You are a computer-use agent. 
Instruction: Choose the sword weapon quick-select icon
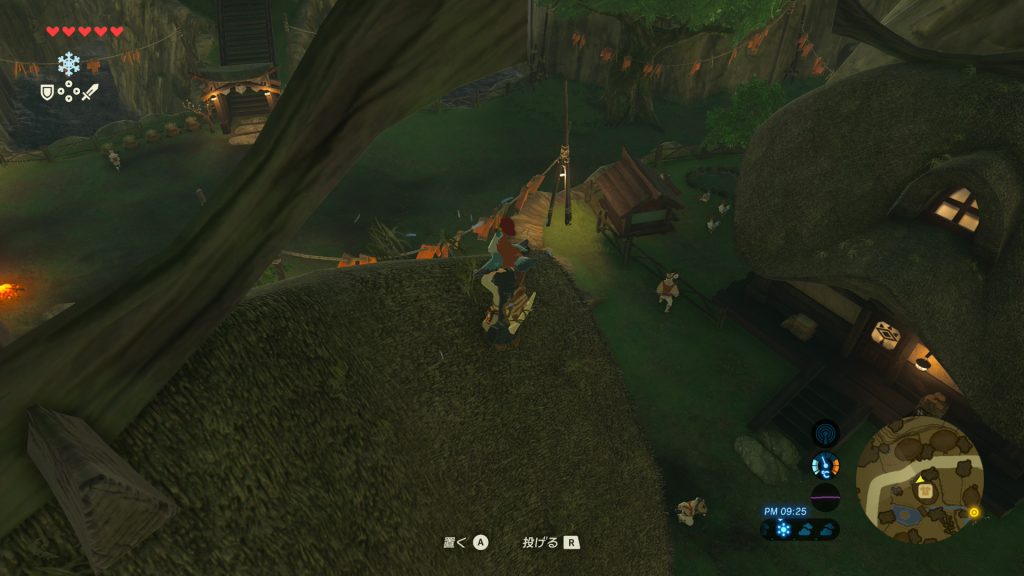click(x=90, y=92)
